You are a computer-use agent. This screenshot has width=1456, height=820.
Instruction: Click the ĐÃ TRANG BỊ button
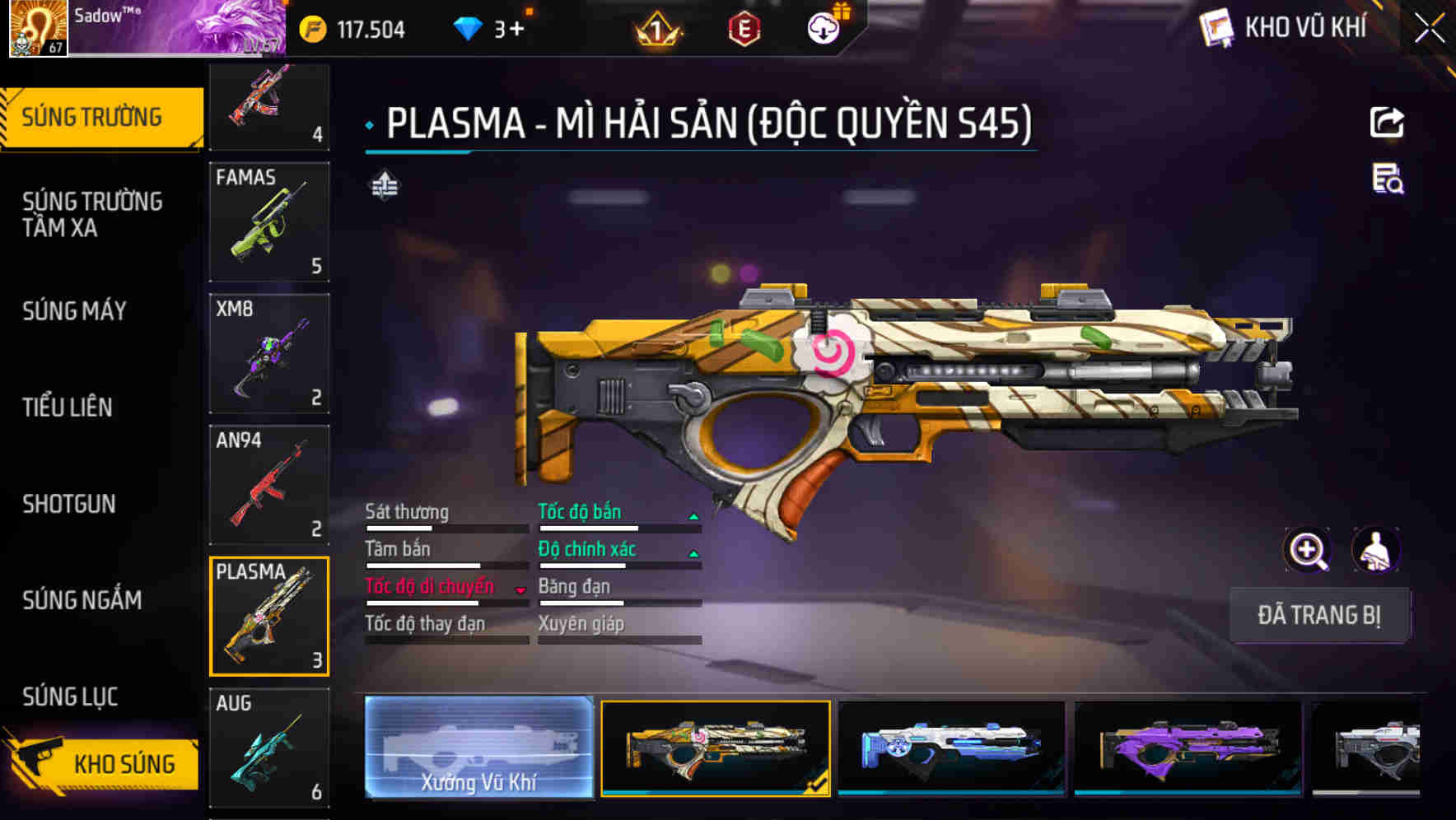[x=1319, y=615]
